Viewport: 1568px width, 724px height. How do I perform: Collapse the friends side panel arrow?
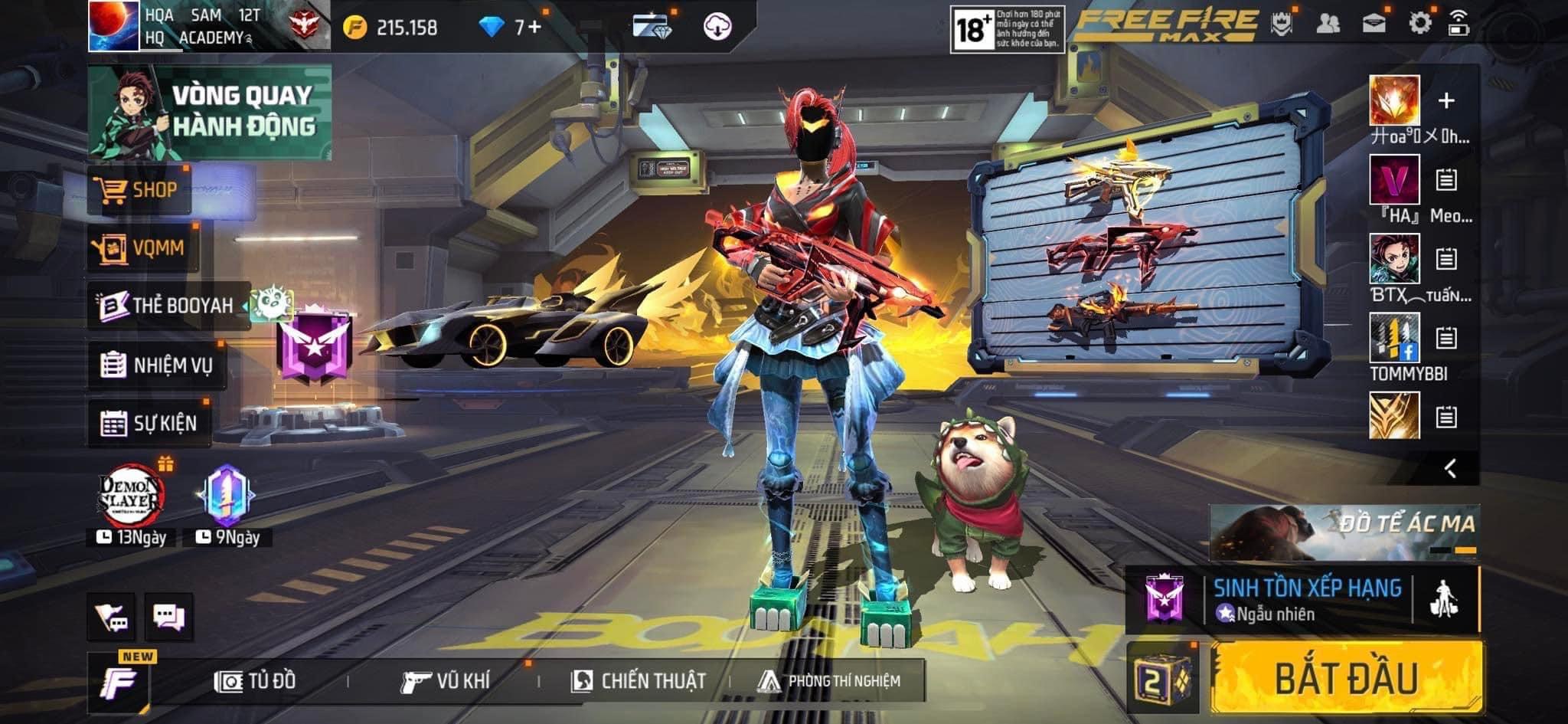click(x=1449, y=468)
